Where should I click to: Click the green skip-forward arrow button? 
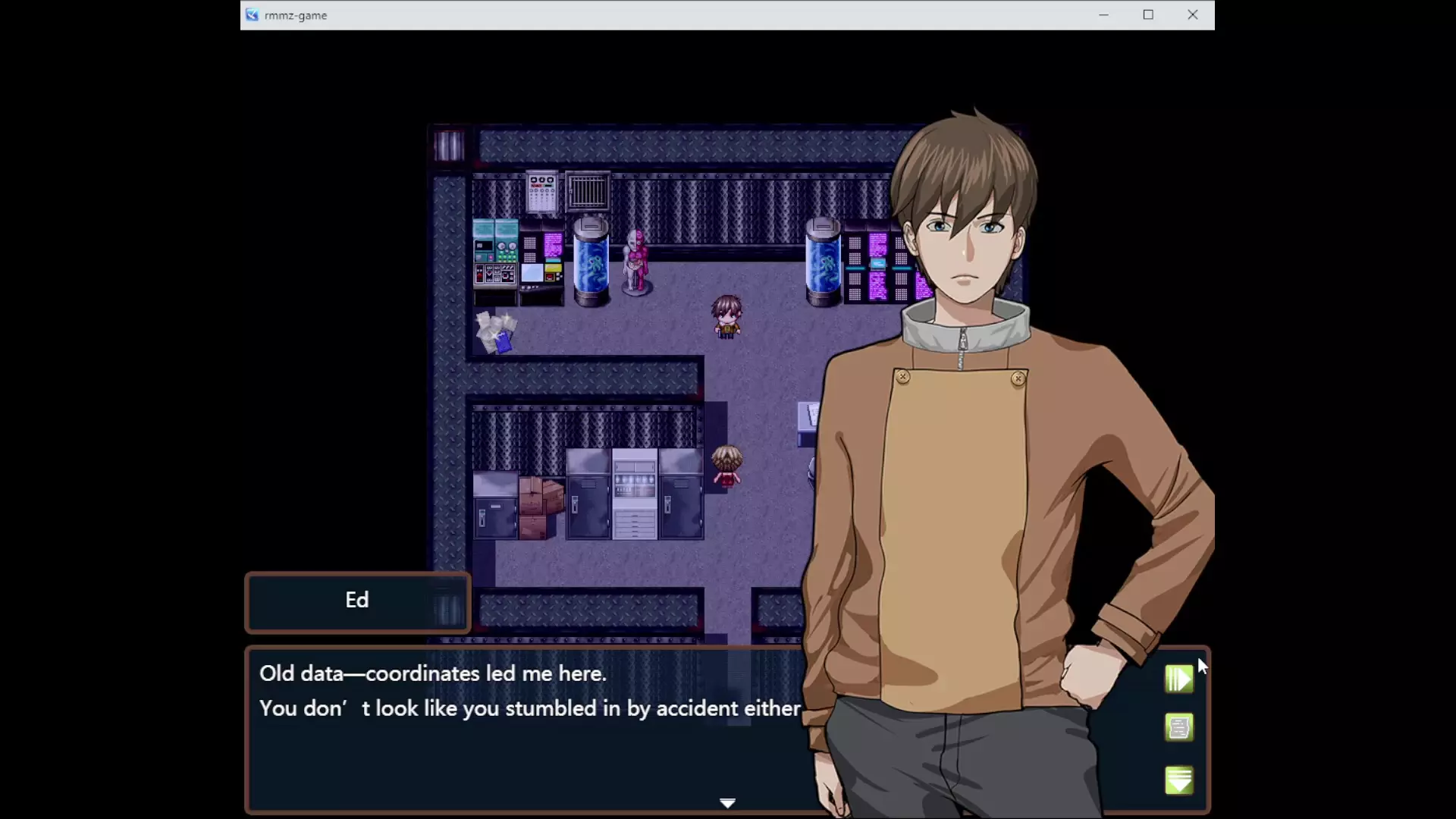(1178, 679)
